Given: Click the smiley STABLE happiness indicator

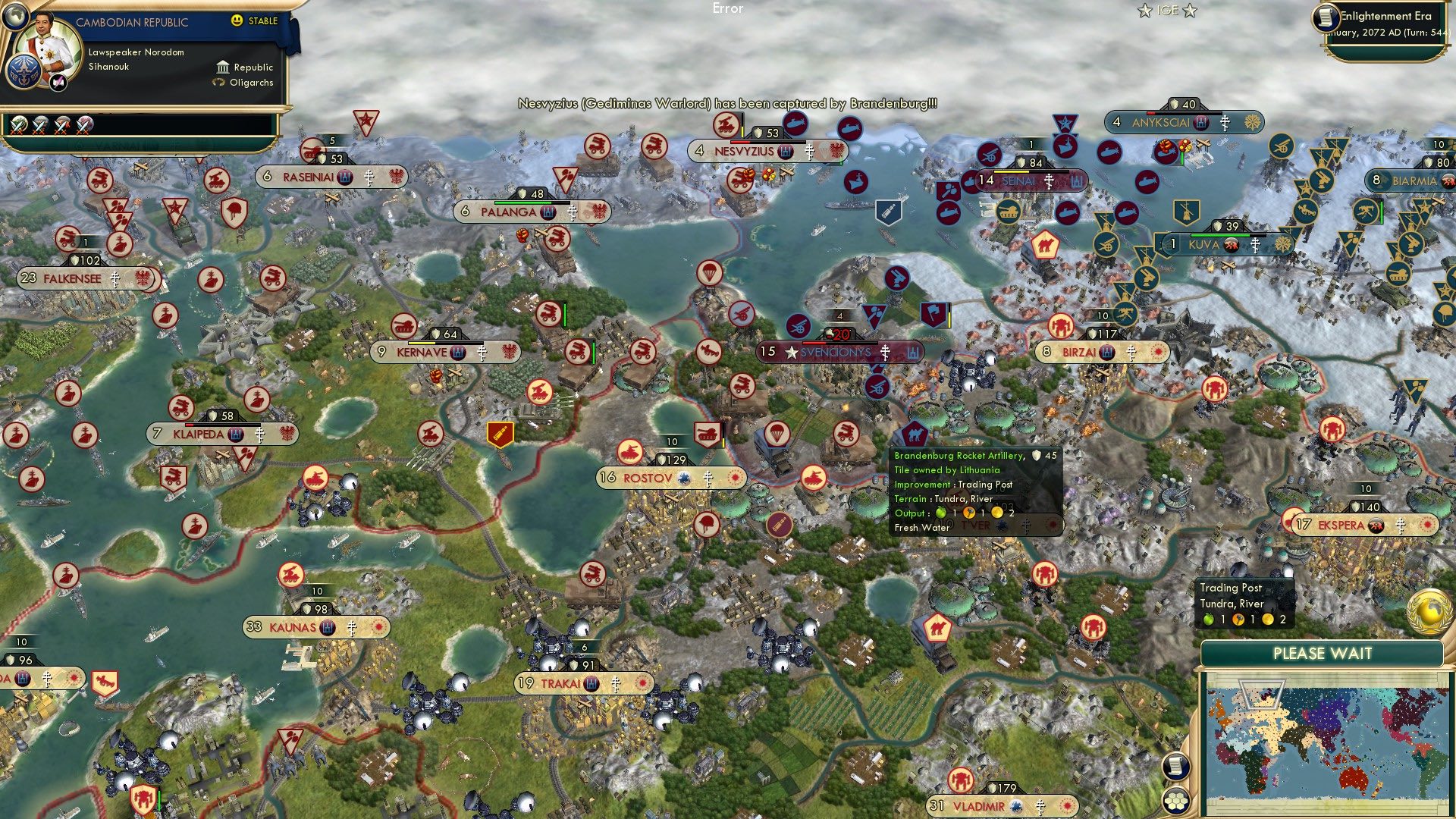Looking at the screenshot, I should pyautogui.click(x=237, y=20).
